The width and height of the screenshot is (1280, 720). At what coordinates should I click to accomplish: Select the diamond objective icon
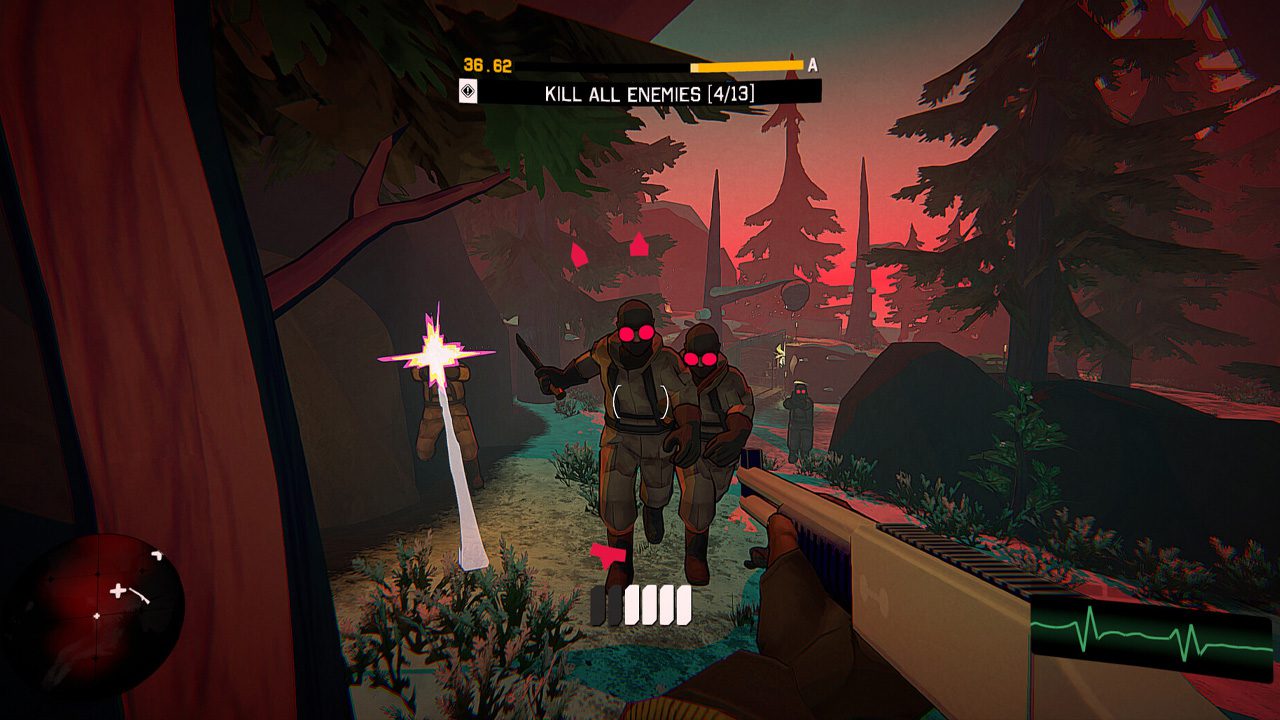click(x=468, y=93)
